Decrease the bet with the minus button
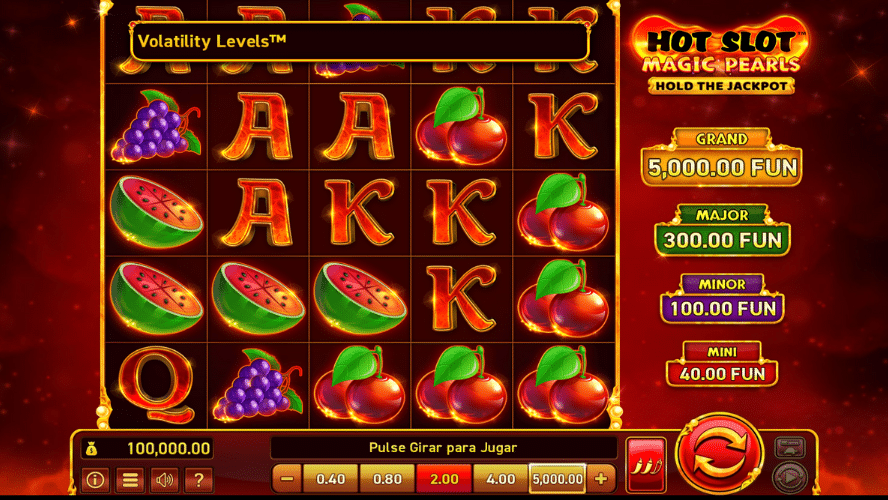 (286, 479)
